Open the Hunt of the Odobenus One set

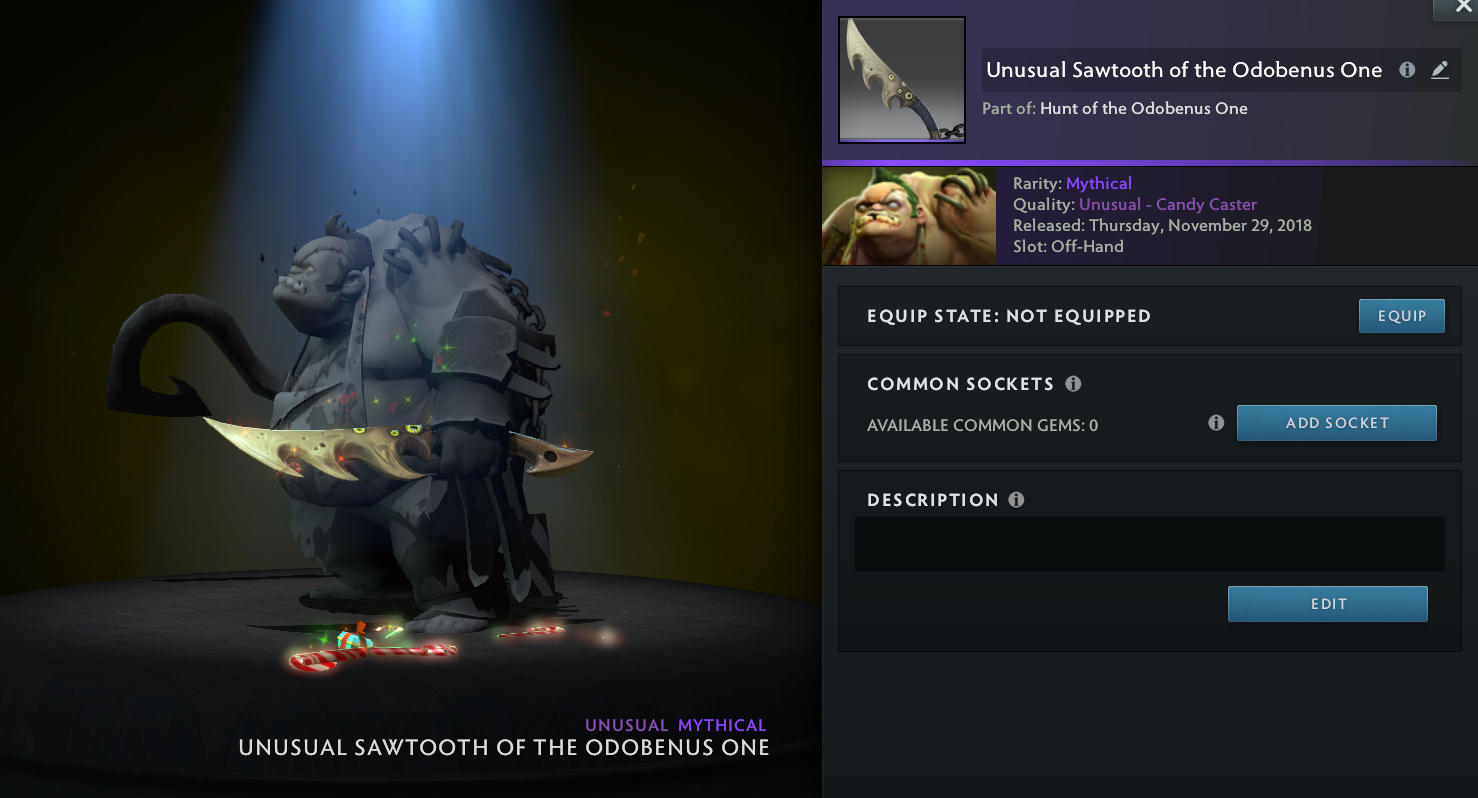[x=1143, y=108]
